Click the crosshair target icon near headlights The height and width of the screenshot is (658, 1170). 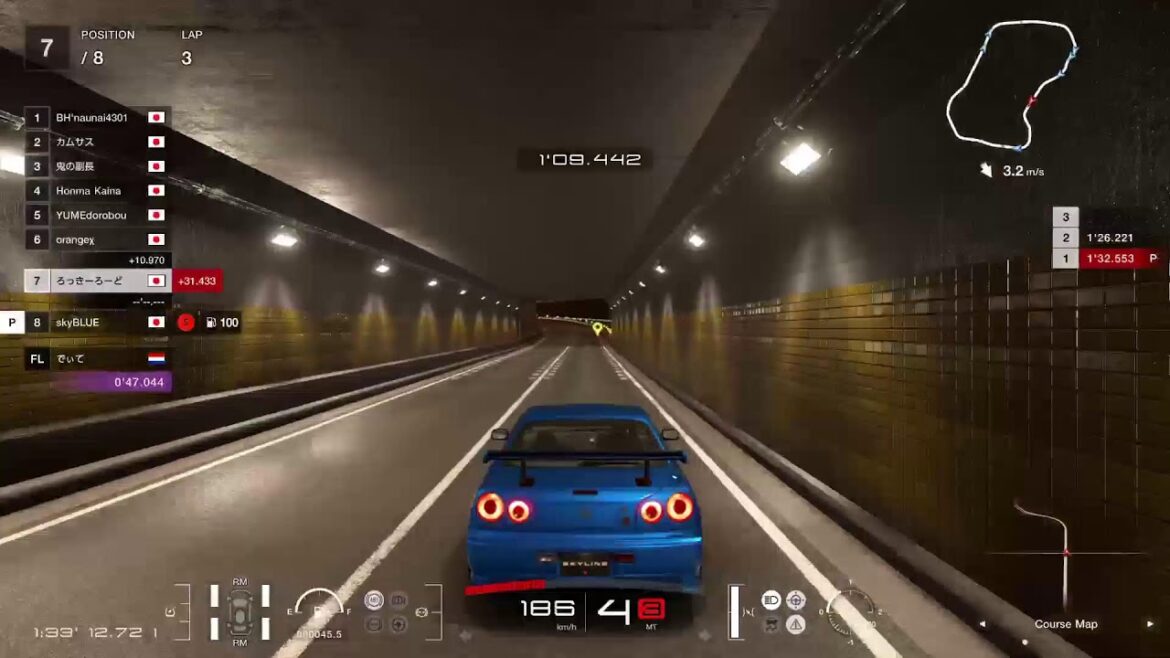[x=796, y=600]
